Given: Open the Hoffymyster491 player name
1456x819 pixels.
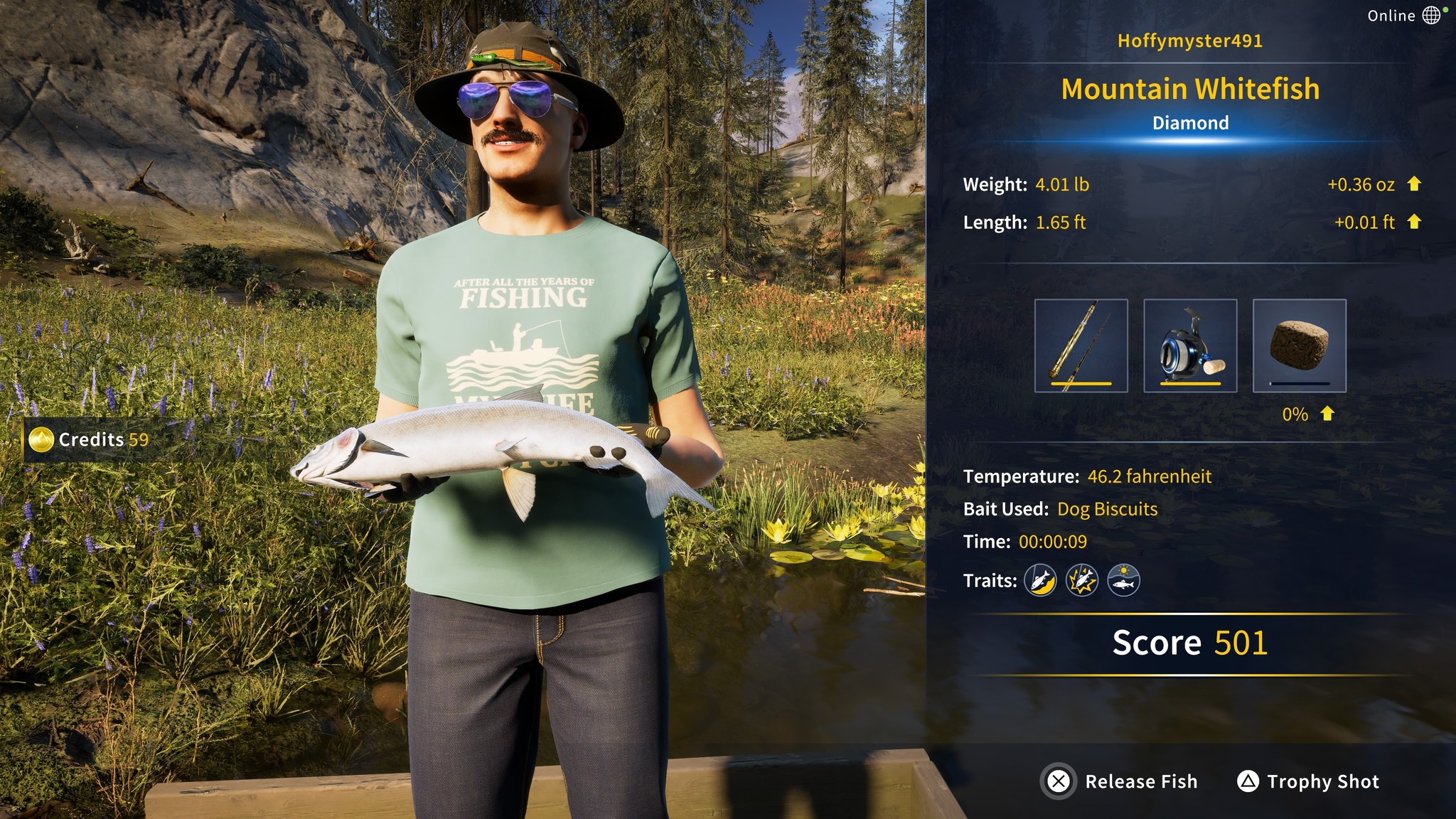Looking at the screenshot, I should tap(1190, 41).
